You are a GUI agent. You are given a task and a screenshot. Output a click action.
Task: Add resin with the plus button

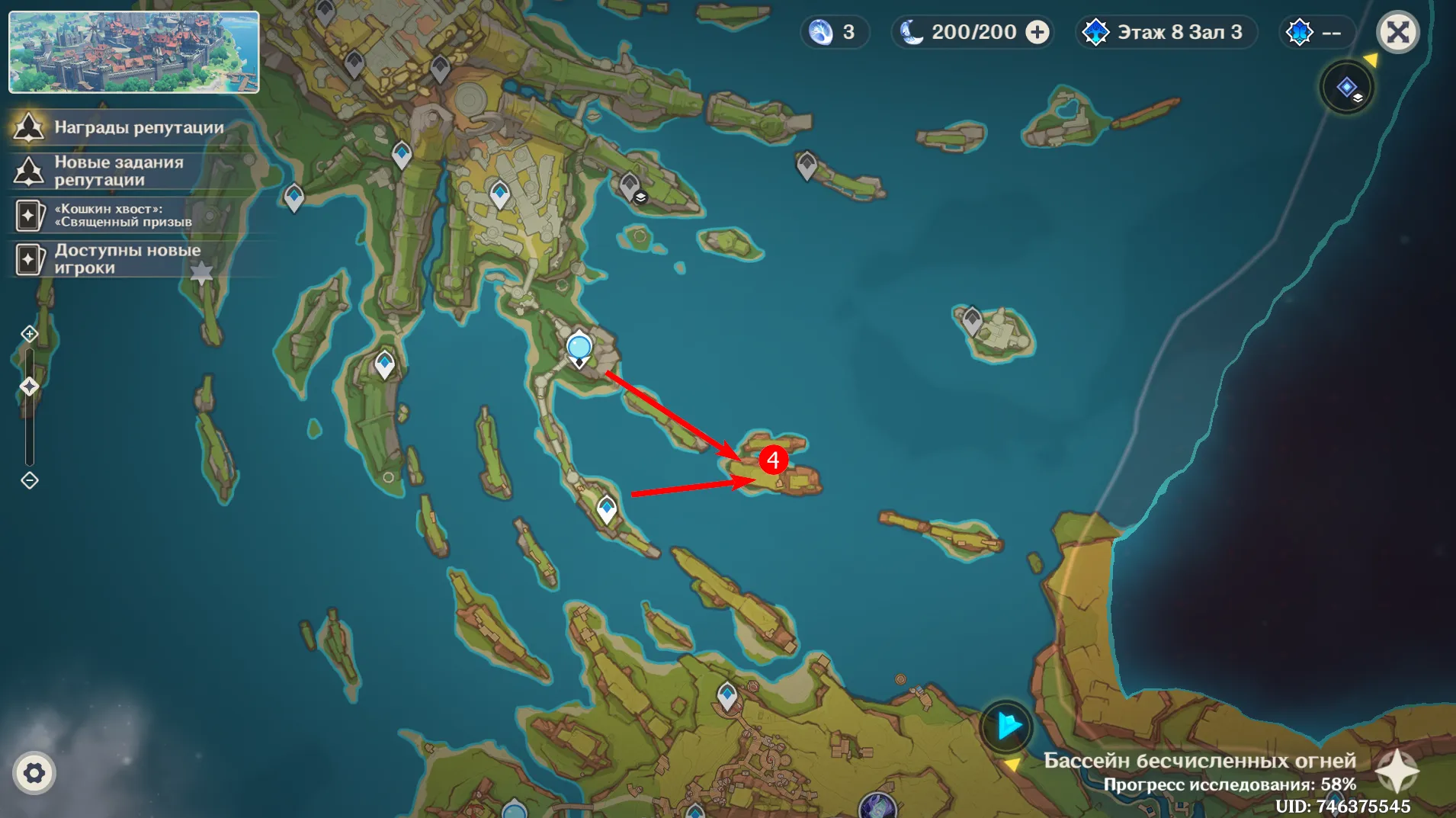tap(1037, 32)
